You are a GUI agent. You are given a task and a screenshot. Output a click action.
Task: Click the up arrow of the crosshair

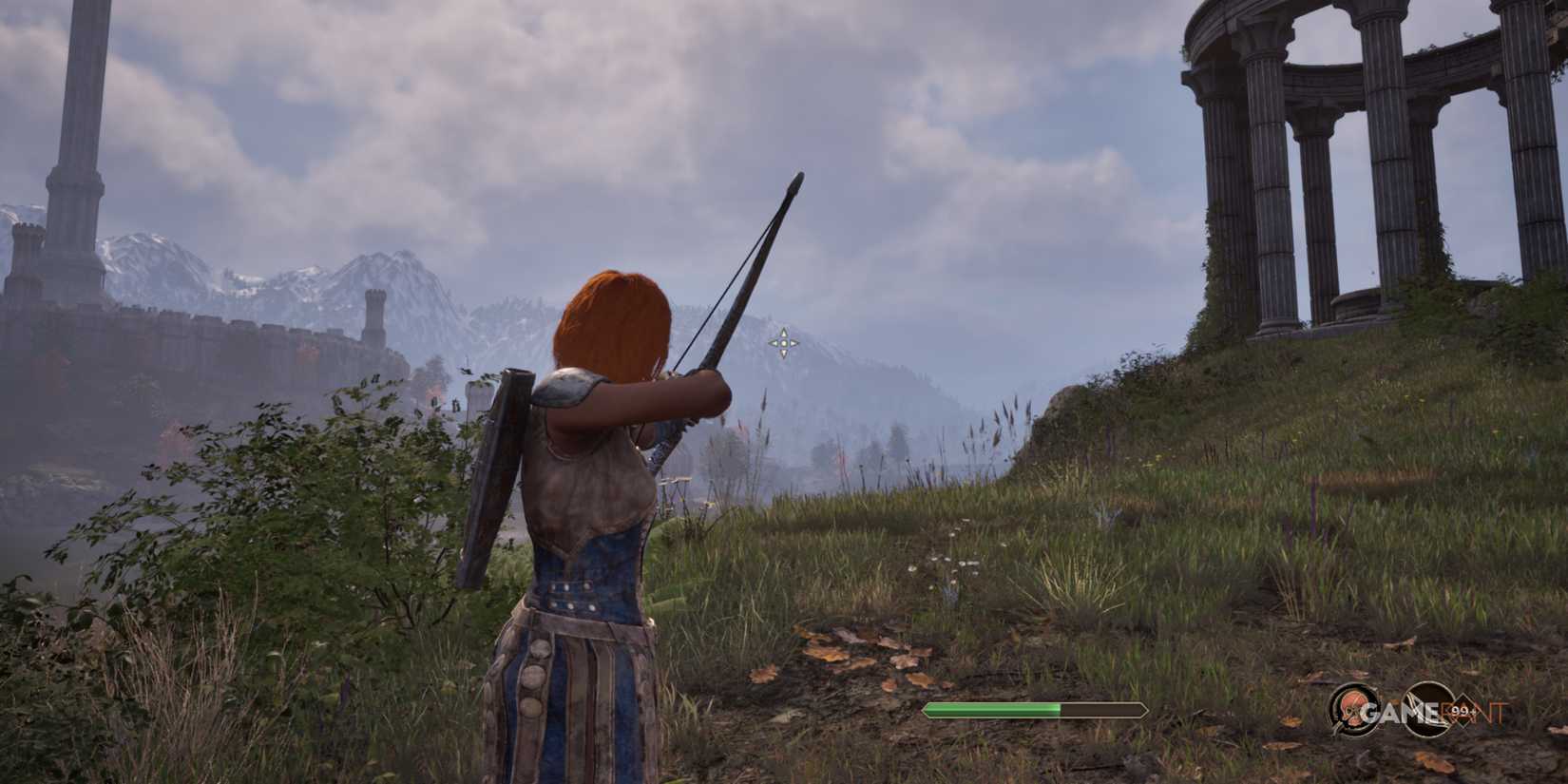point(784,333)
